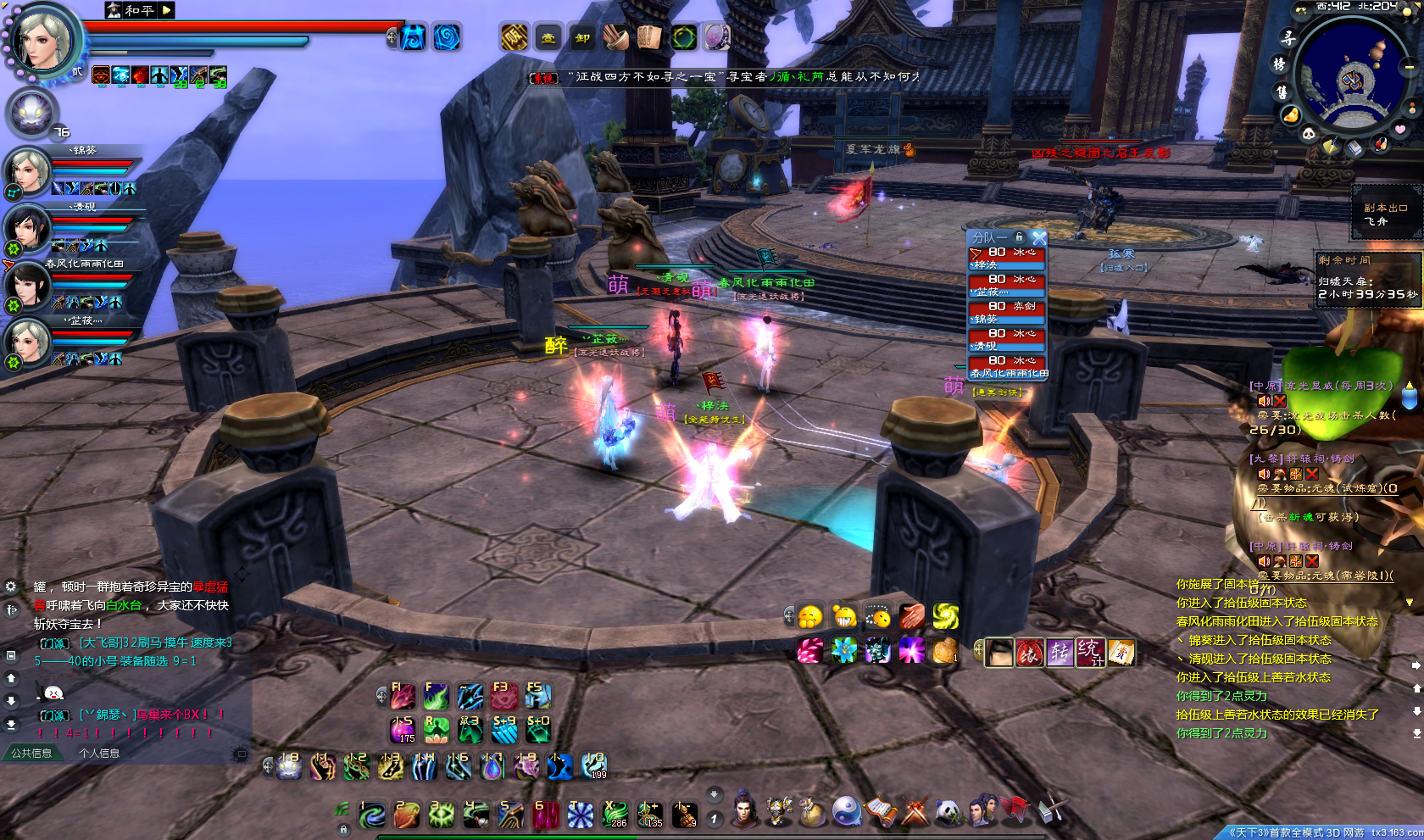Open the minimap
The image size is (1424, 840).
click(1353, 81)
